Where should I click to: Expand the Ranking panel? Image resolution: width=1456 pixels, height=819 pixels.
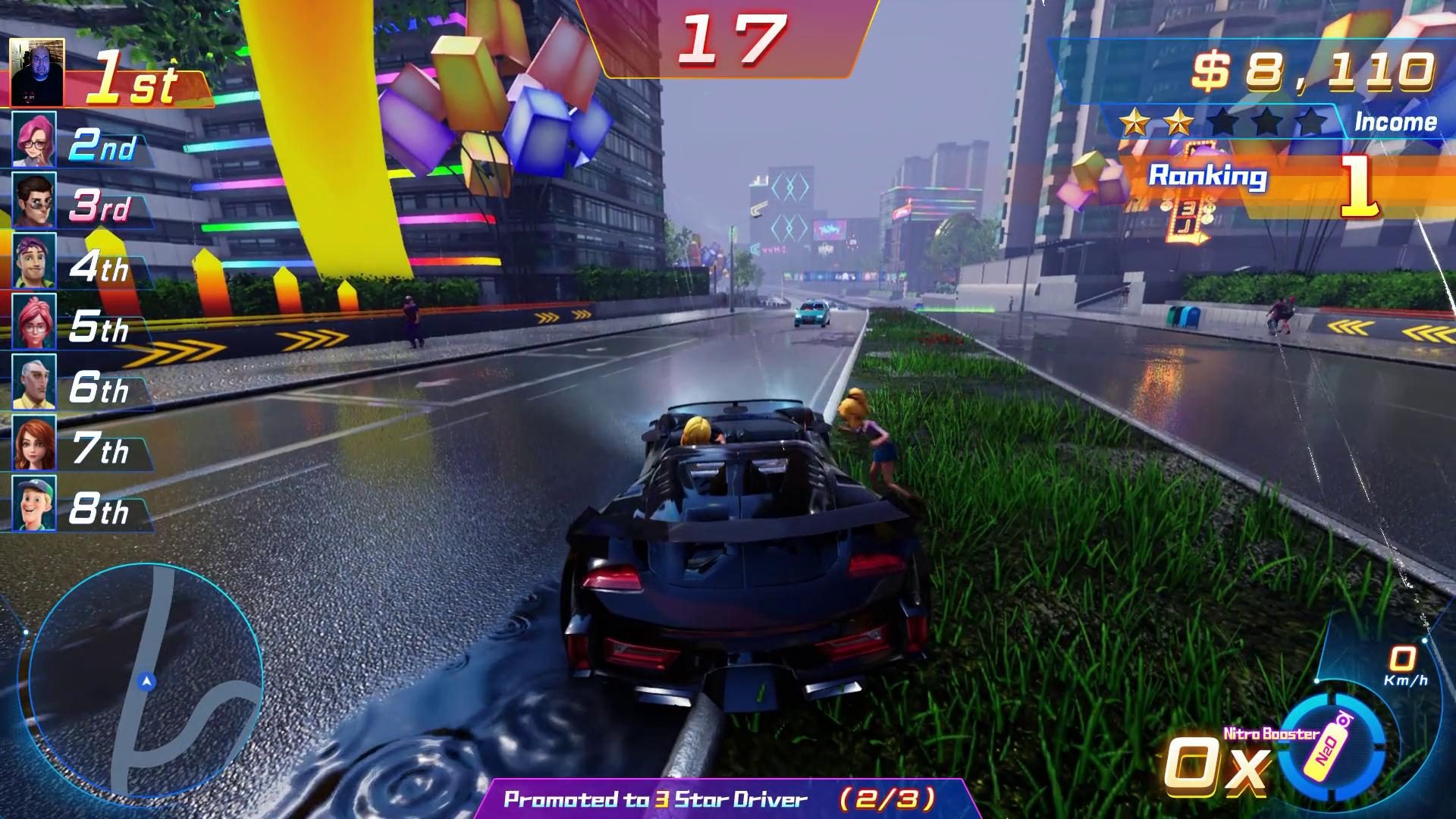(x=1207, y=177)
